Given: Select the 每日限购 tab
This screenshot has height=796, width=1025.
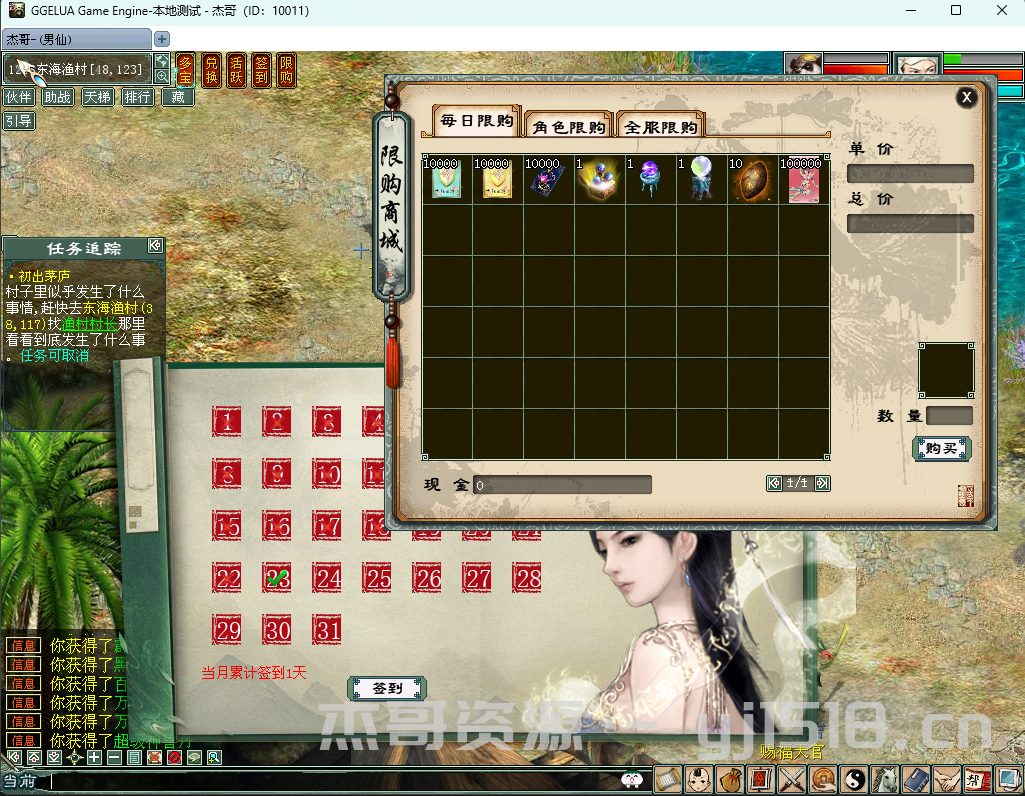Looking at the screenshot, I should pyautogui.click(x=477, y=122).
